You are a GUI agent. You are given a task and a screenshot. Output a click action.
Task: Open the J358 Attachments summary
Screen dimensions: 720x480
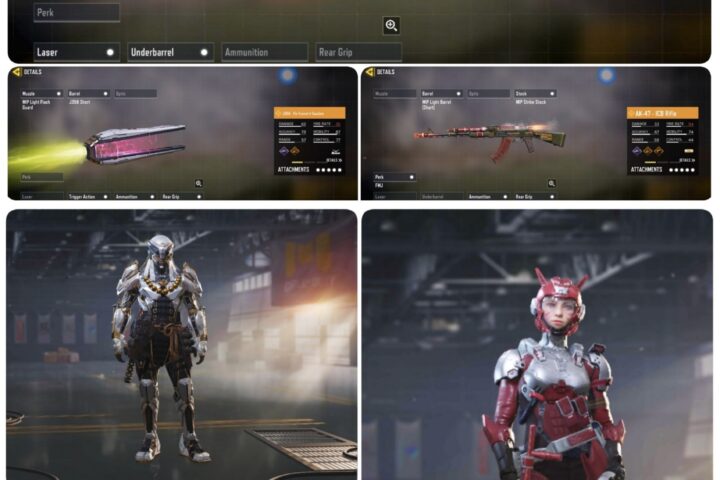click(x=309, y=170)
